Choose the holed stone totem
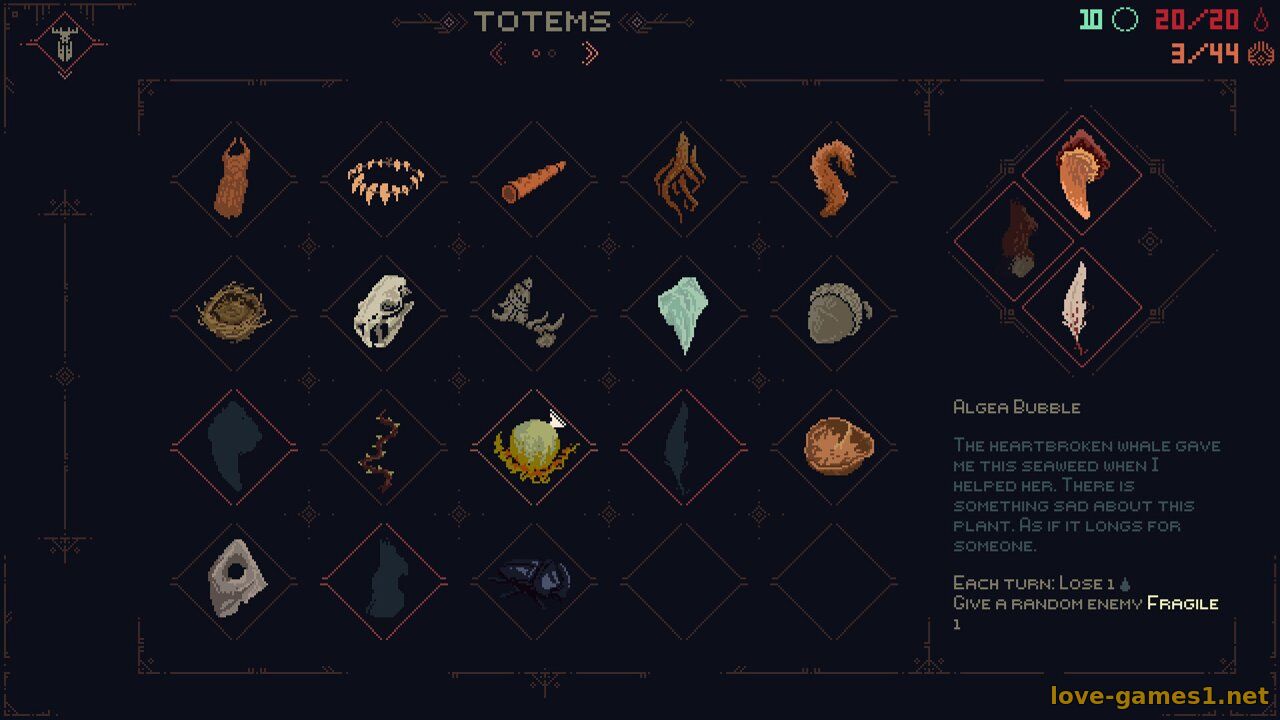The image size is (1280, 720). [x=234, y=581]
